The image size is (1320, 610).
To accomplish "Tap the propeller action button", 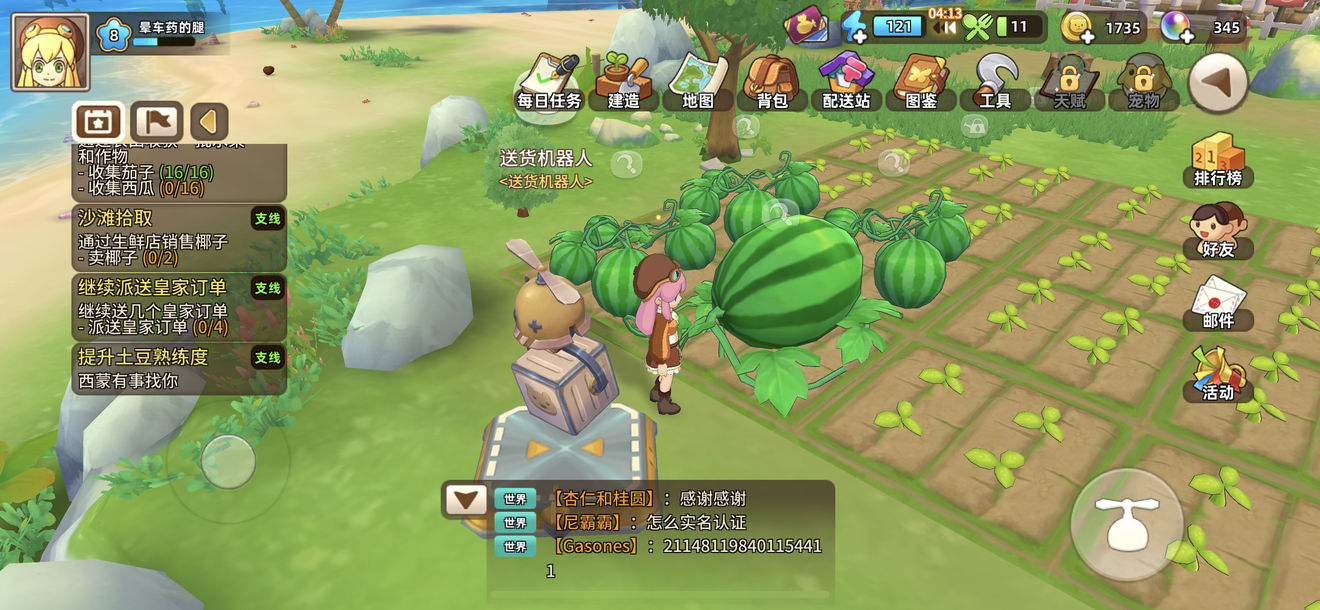I will click(x=1126, y=523).
